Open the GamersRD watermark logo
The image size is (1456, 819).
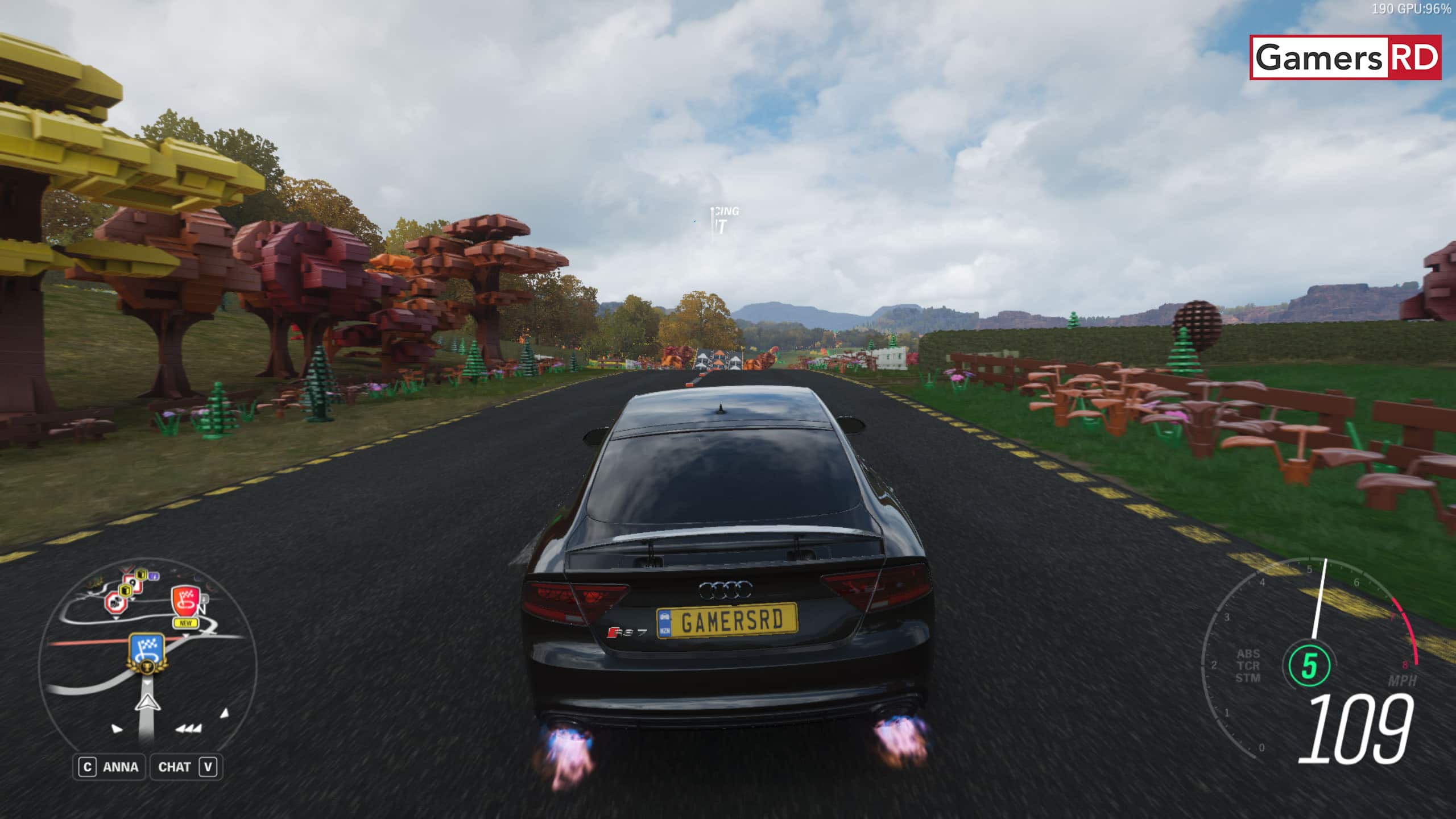pos(1345,57)
